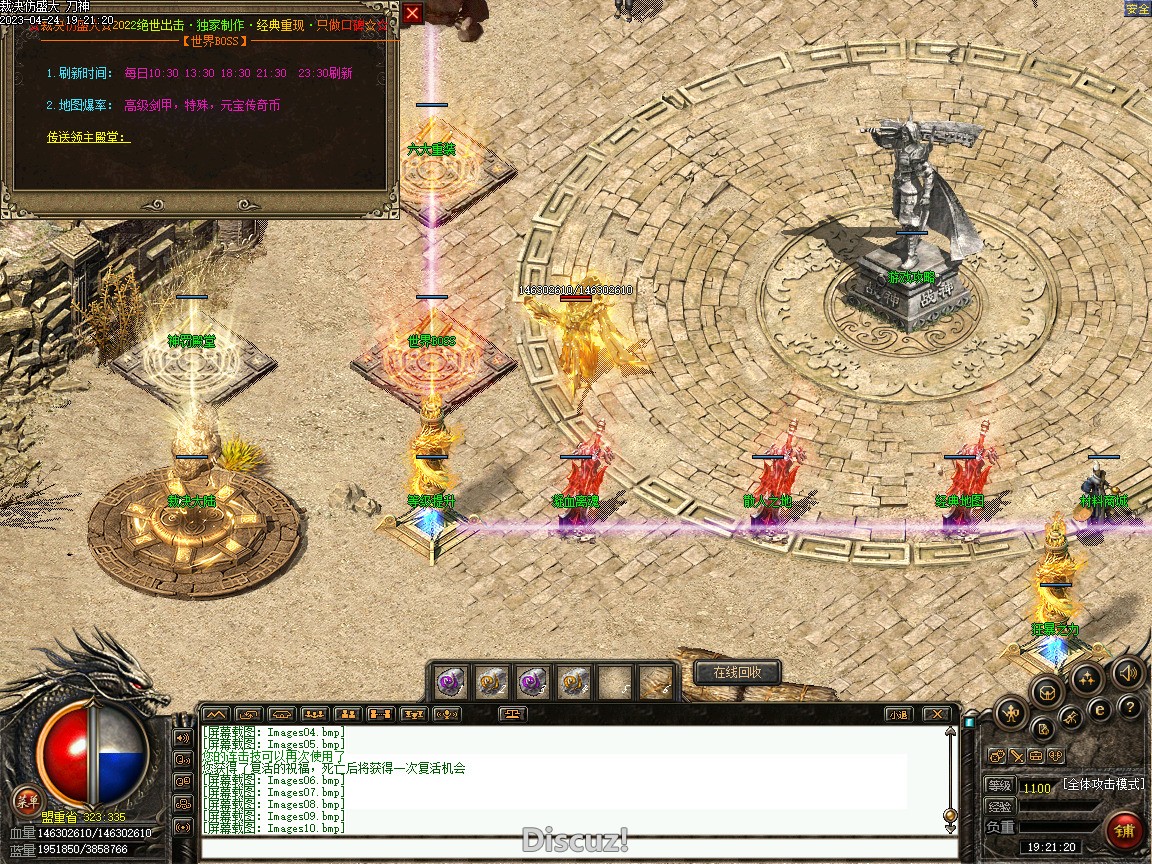This screenshot has width=1152, height=864.
Task: Open the character warrior figure button
Action: [x=1010, y=714]
